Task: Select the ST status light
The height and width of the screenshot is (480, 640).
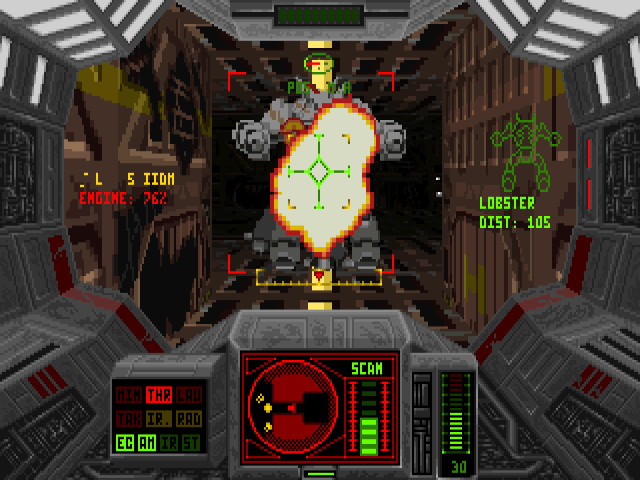Action: coord(193,441)
